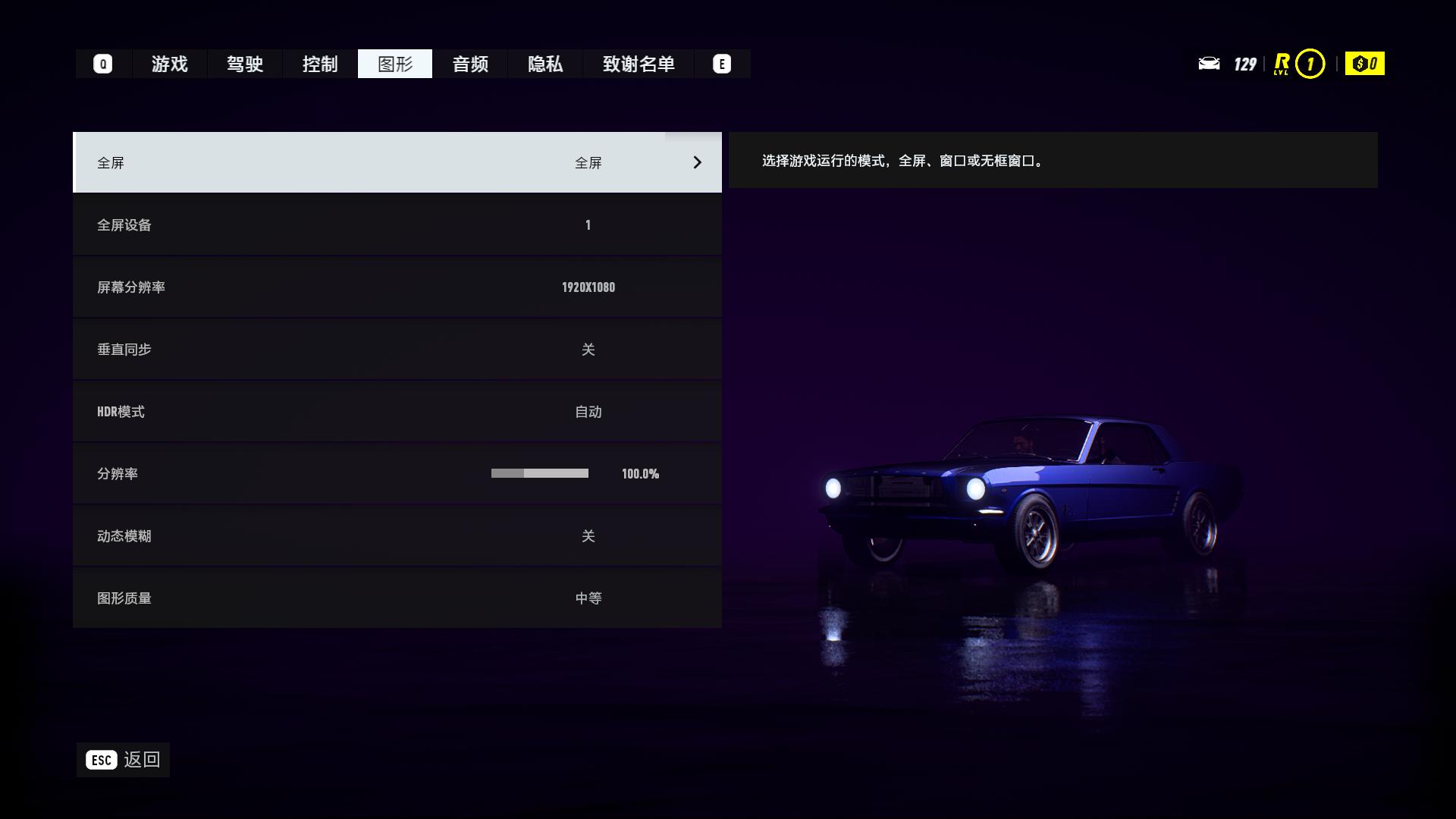Image resolution: width=1456 pixels, height=819 pixels.
Task: Open the 屏幕分辨率 1920X1080 selector
Action: pyautogui.click(x=397, y=287)
